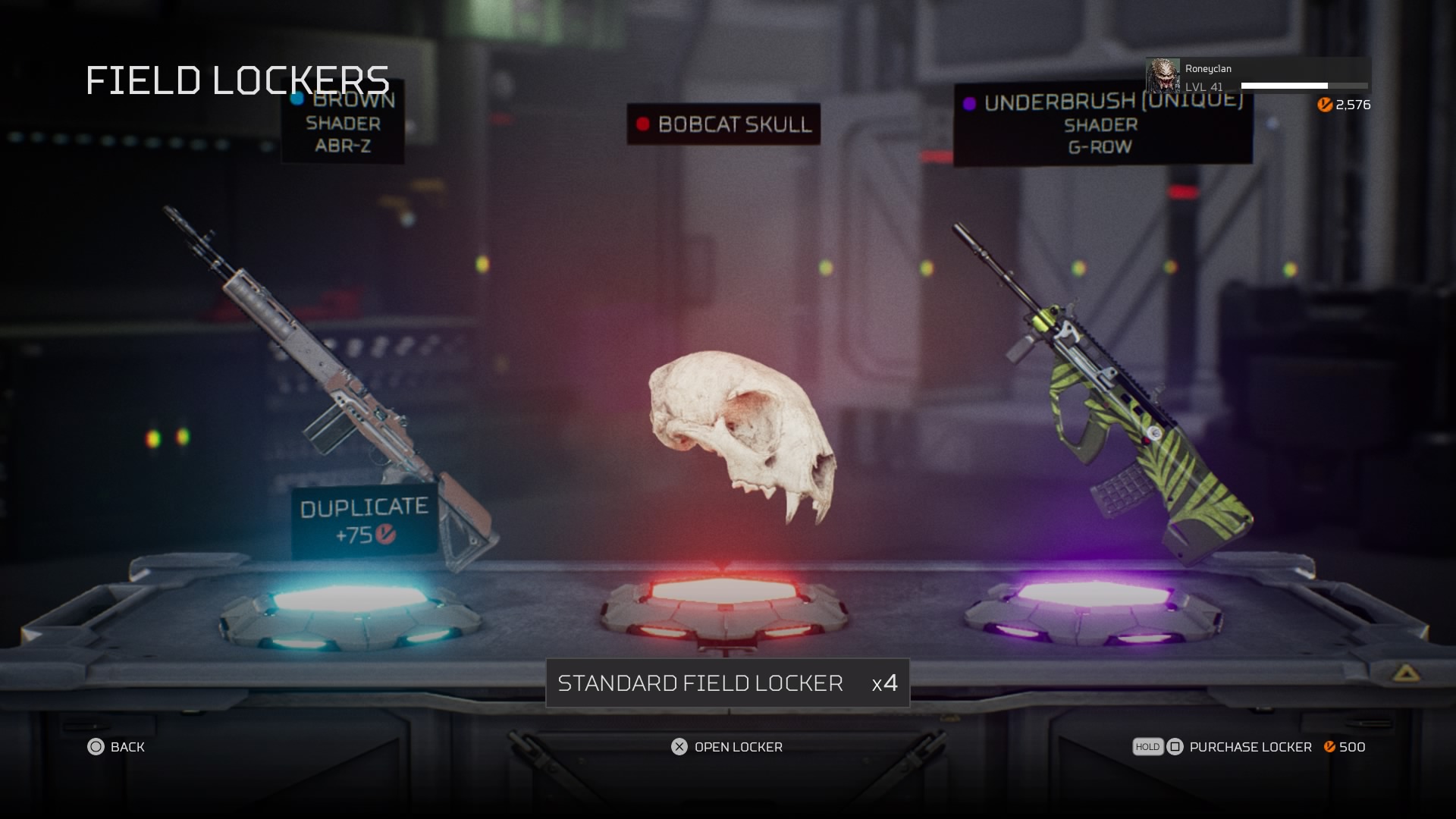Purchase a locker for 500

pos(1249,747)
